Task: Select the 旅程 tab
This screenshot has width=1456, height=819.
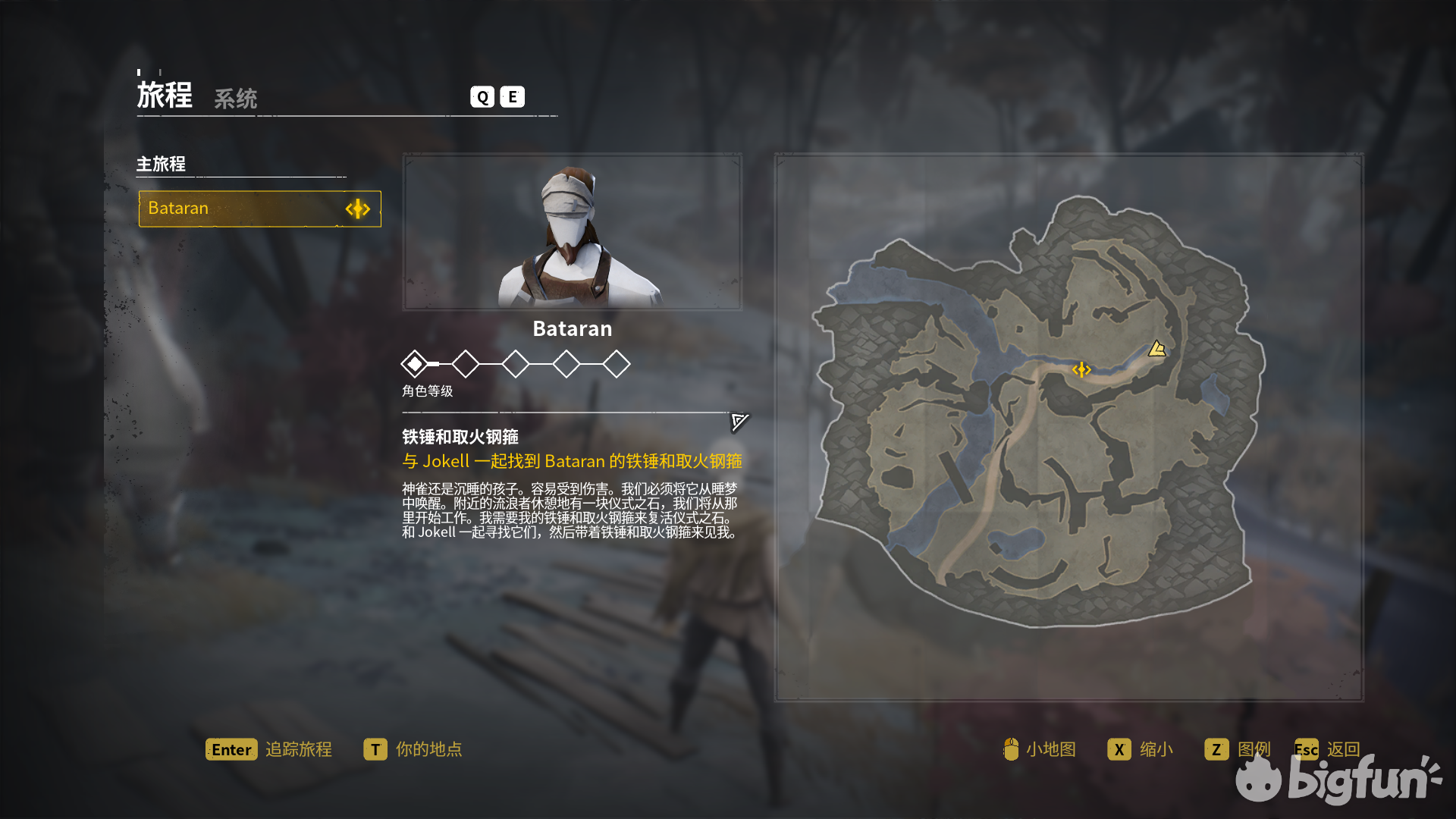Action: point(165,94)
